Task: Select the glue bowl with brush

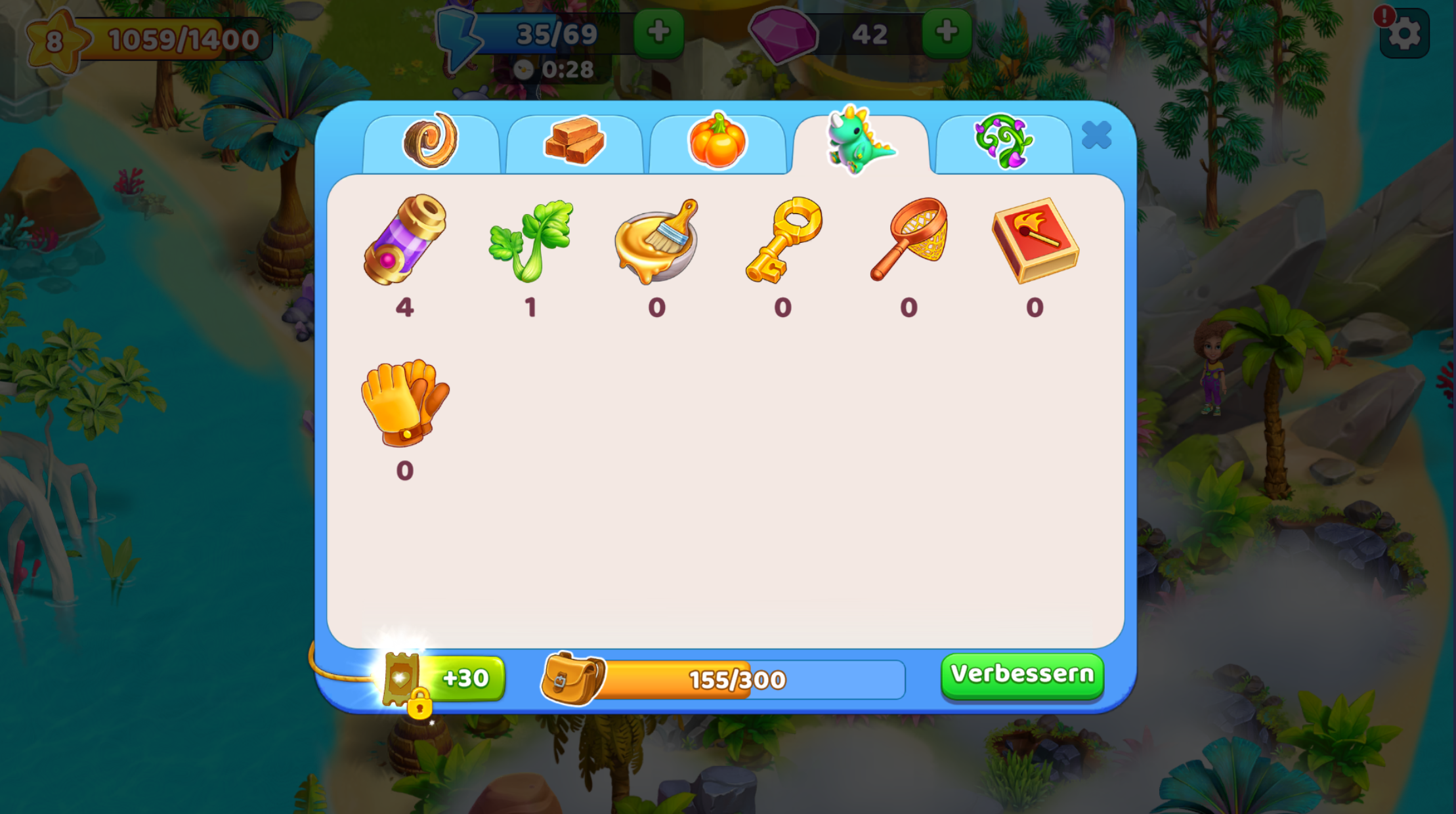Action: click(x=656, y=240)
